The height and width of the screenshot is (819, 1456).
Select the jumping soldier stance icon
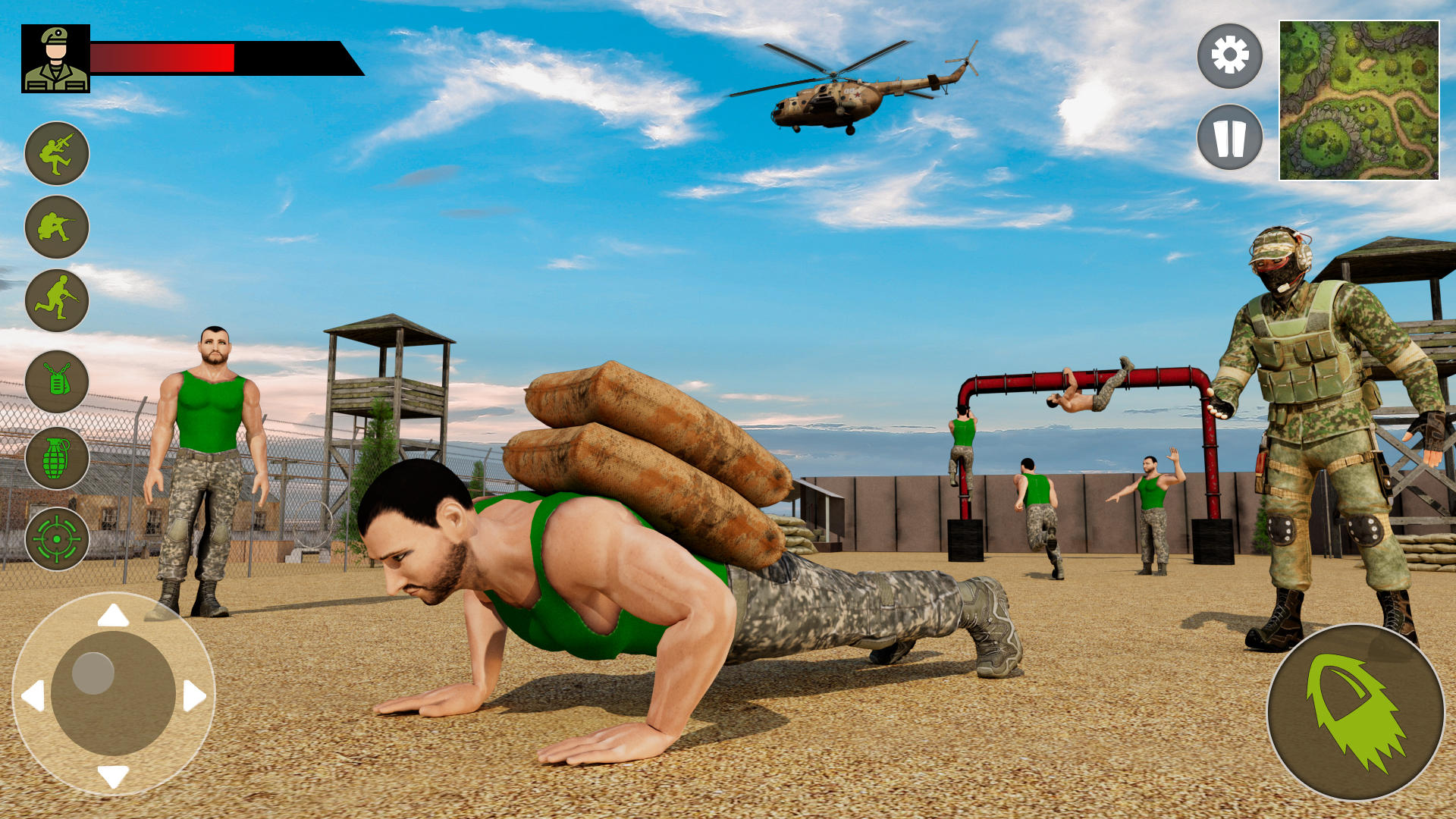point(57,153)
